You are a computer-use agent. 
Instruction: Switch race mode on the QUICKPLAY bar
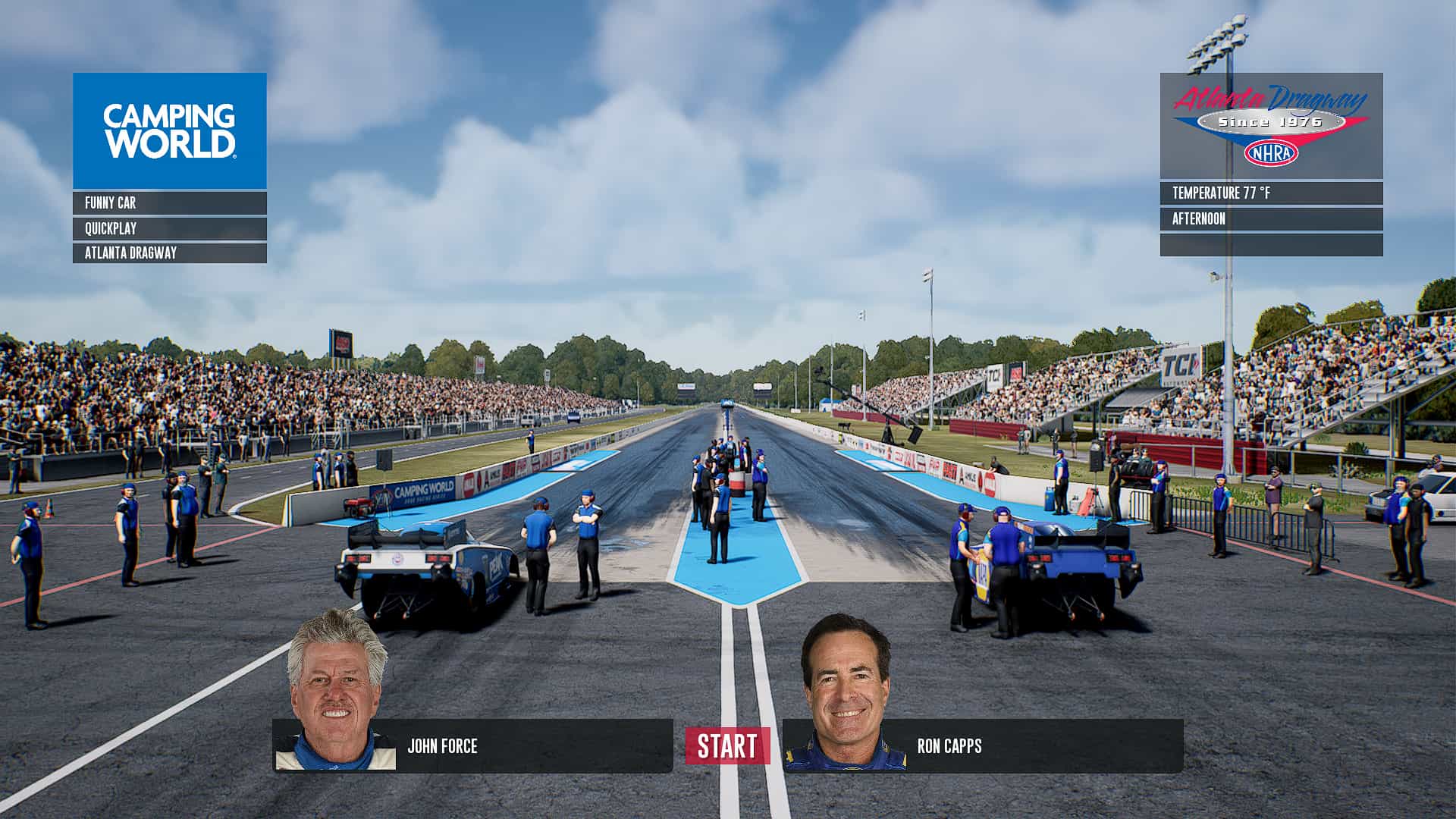click(168, 229)
